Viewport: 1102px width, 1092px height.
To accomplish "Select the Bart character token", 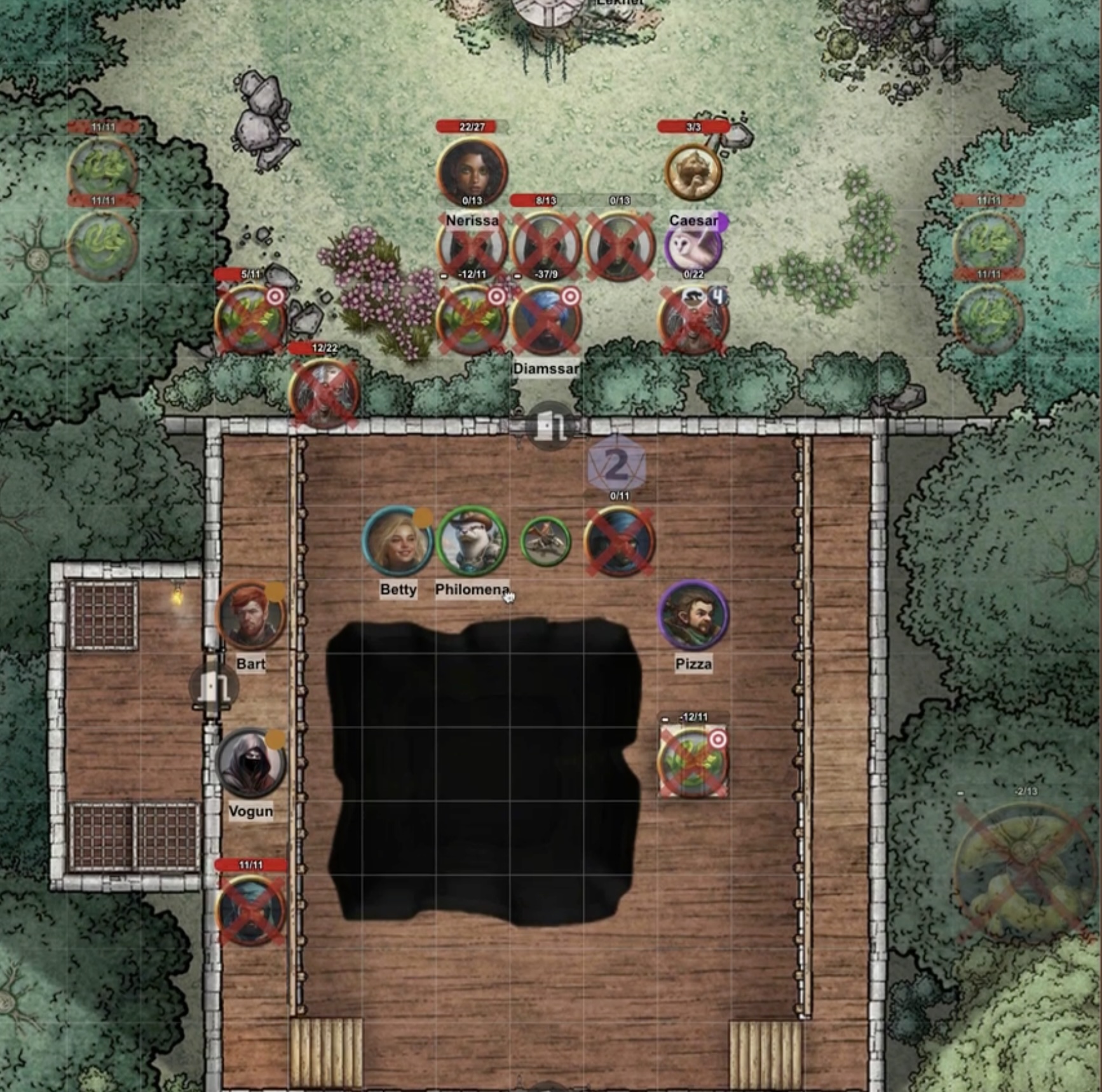I will coord(250,615).
